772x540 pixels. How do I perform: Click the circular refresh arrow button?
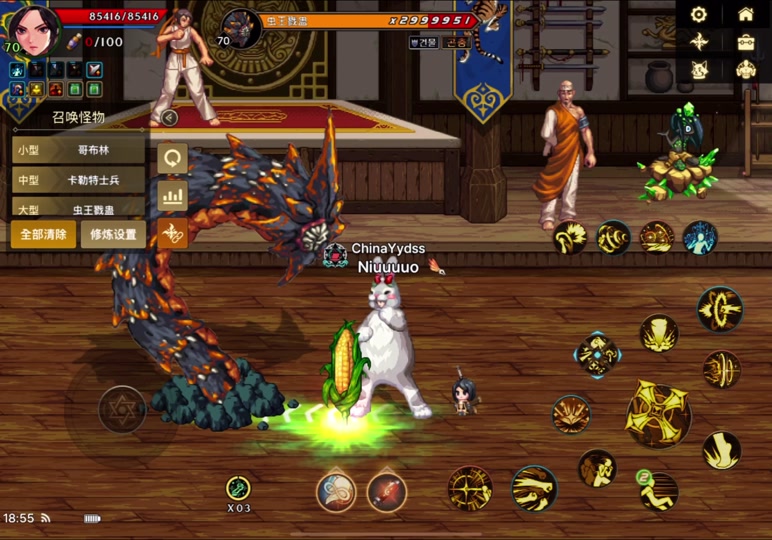173,158
